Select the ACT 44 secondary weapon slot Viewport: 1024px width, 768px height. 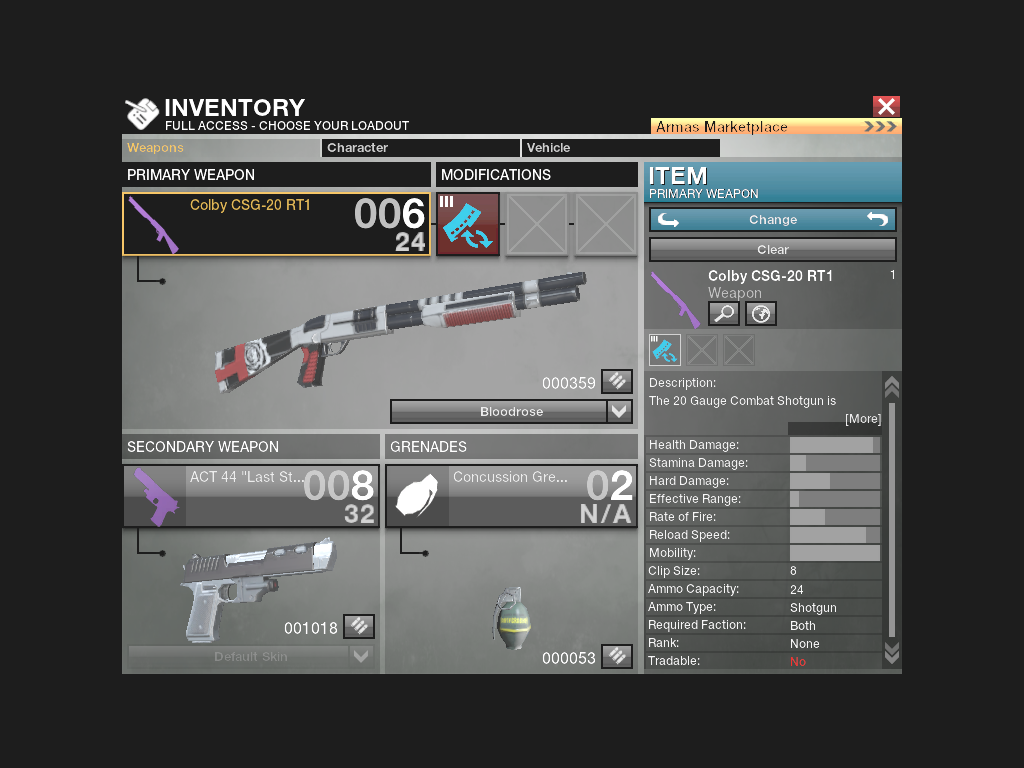coord(251,496)
